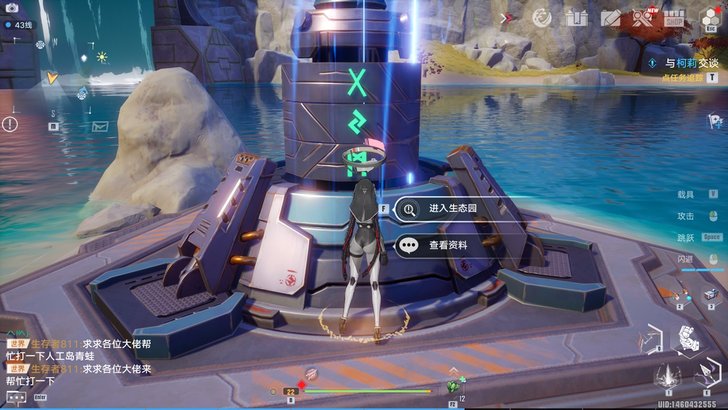Open the mail envelope icon
This screenshot has width=728, height=410.
(100, 127)
